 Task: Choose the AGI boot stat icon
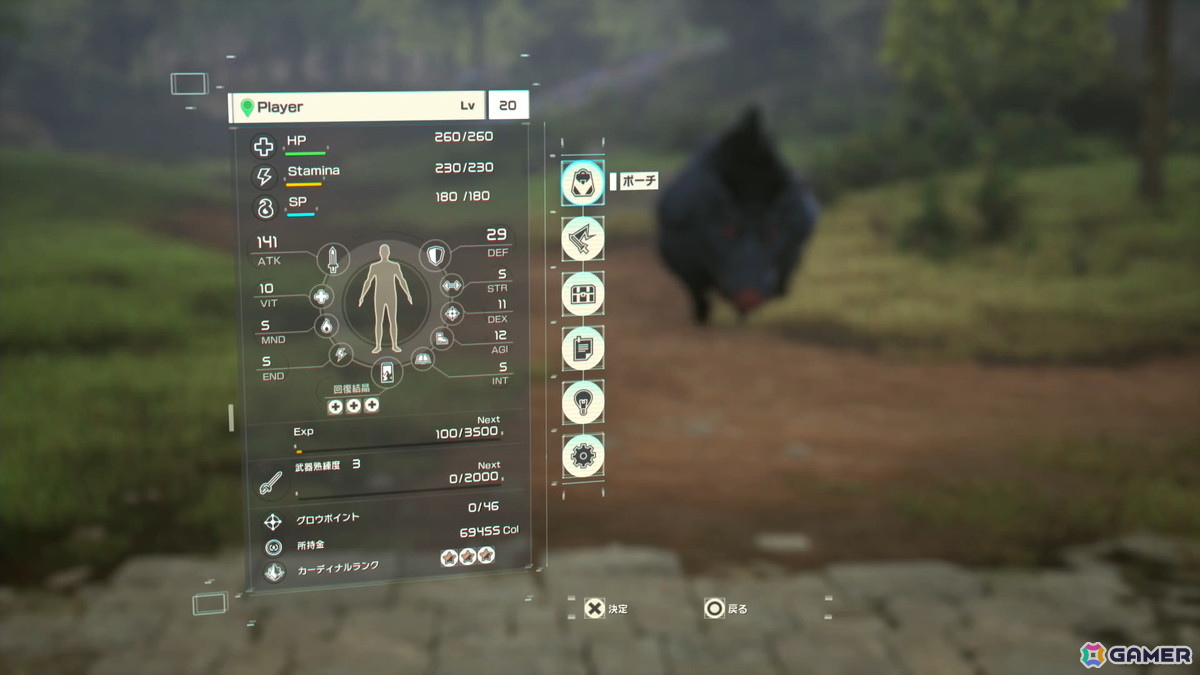(x=443, y=339)
